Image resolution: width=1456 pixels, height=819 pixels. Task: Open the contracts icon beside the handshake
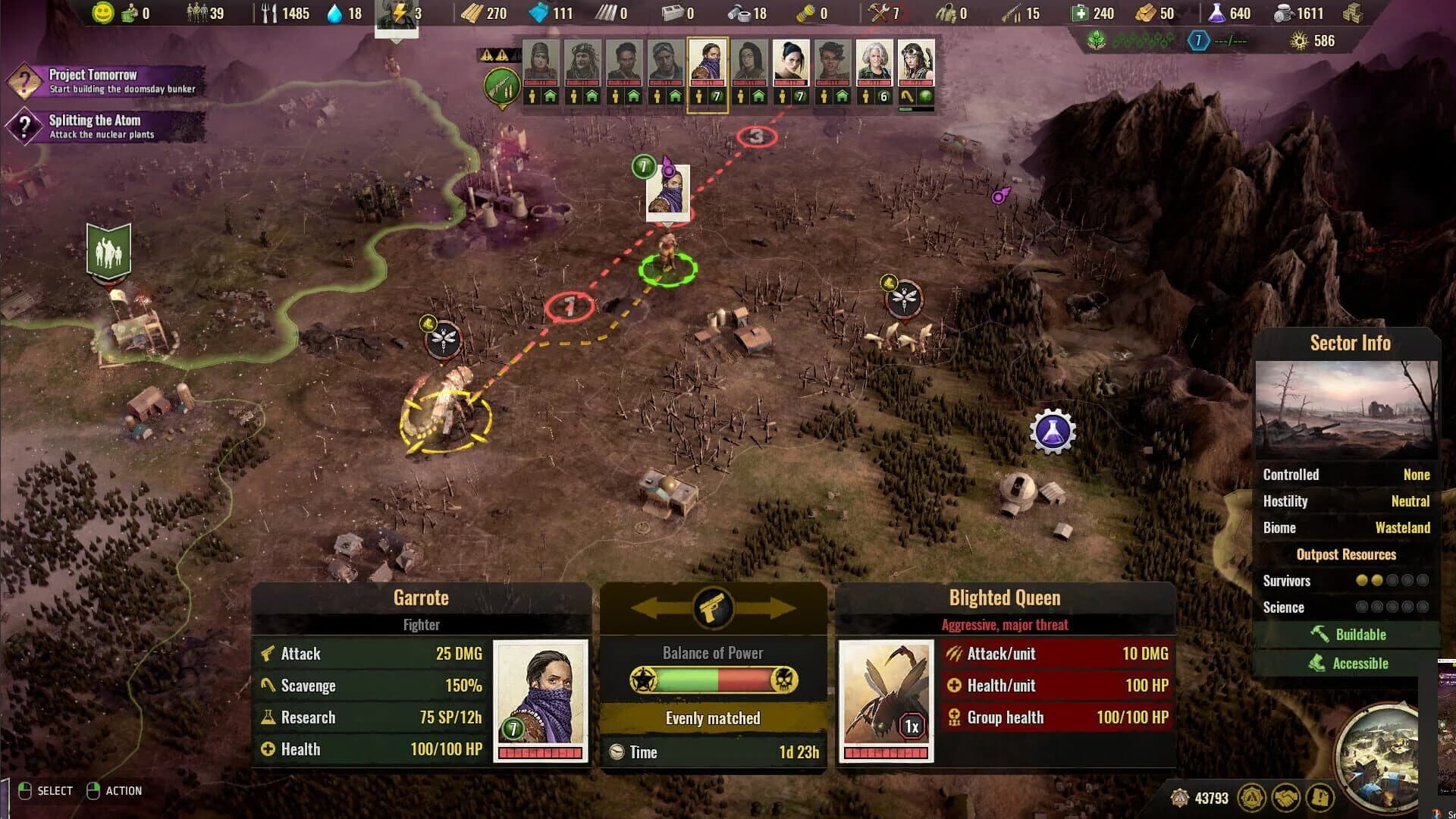tap(1319, 797)
